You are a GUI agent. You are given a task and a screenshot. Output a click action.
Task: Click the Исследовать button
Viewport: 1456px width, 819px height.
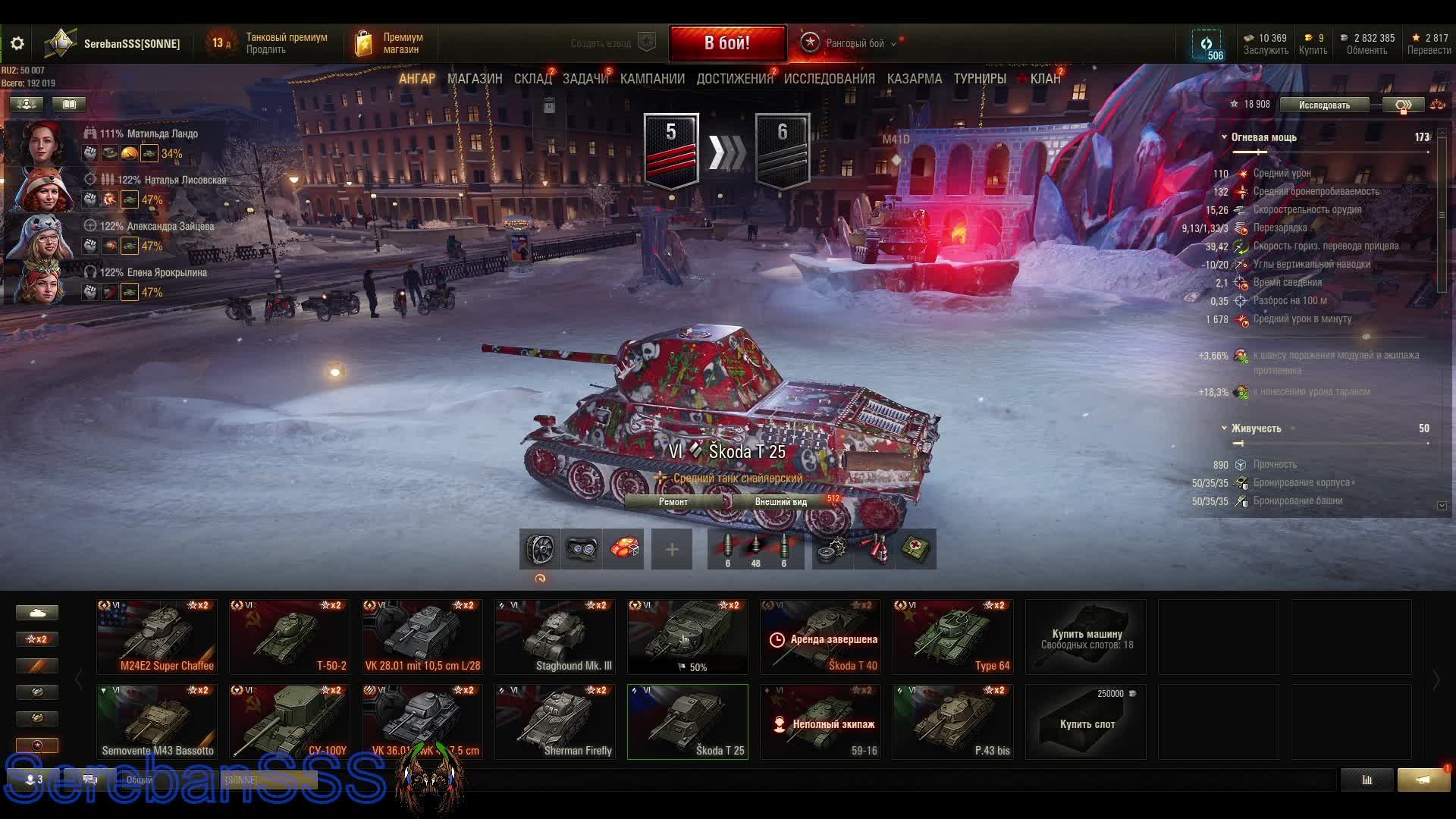coord(1324,105)
